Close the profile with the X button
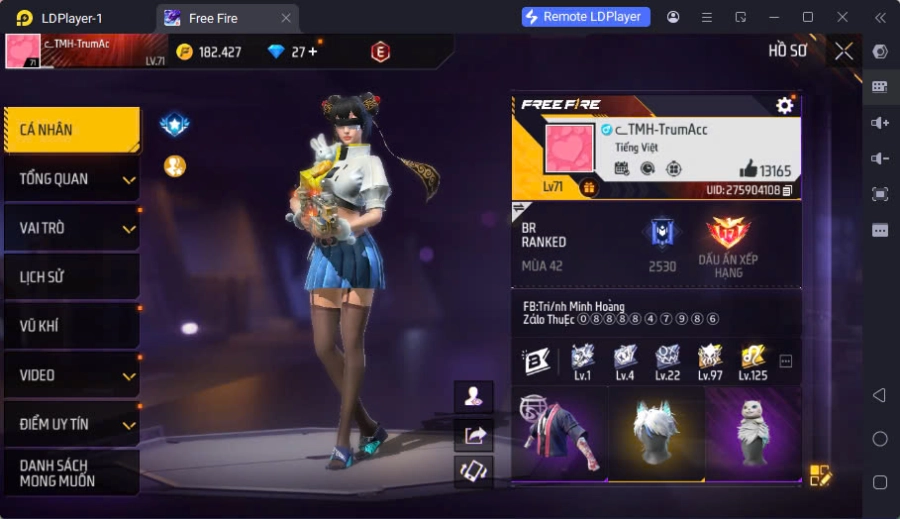Screen dimensions: 900x519 pos(844,51)
